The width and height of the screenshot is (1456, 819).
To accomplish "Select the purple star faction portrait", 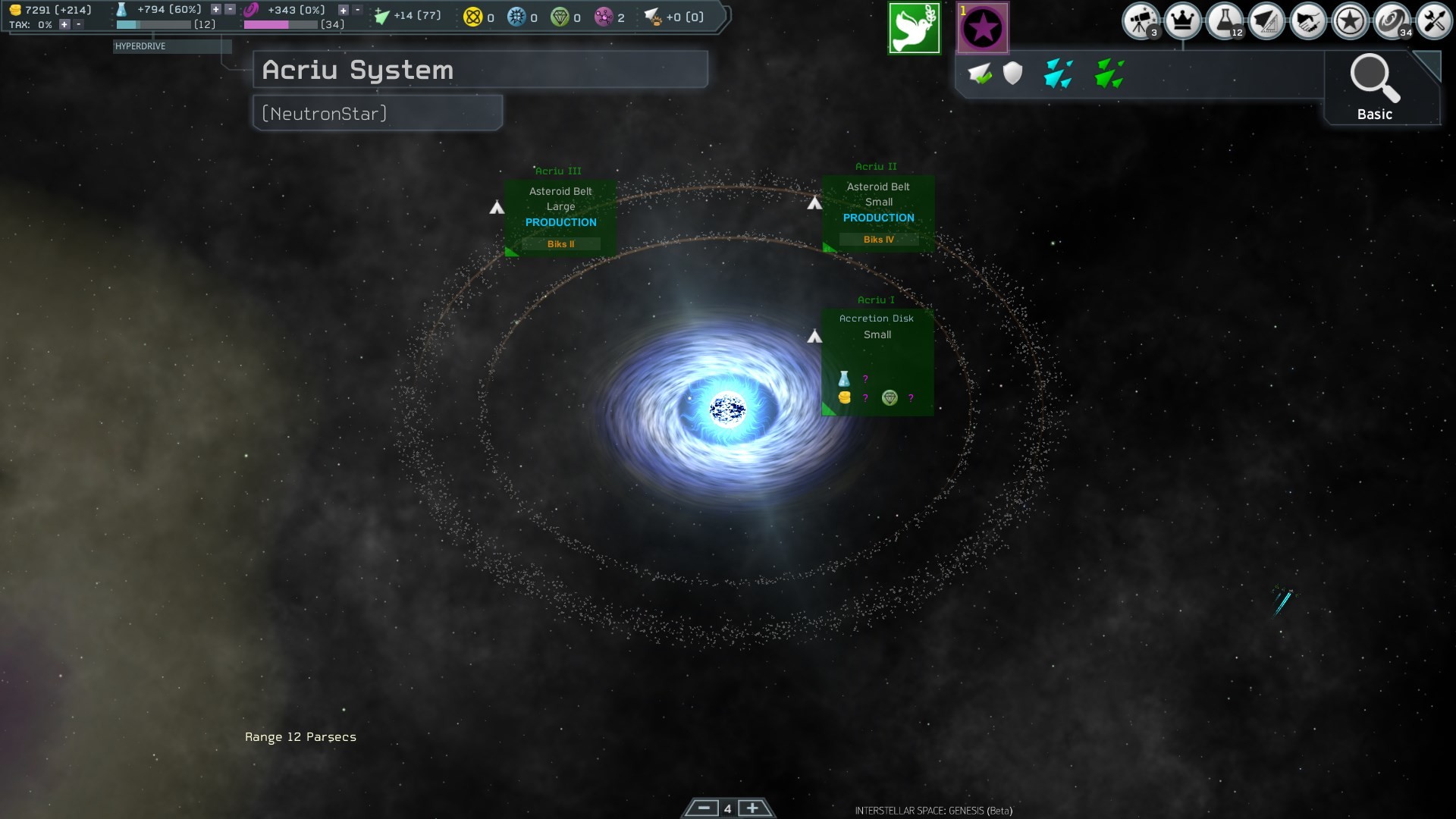I will coord(983,29).
